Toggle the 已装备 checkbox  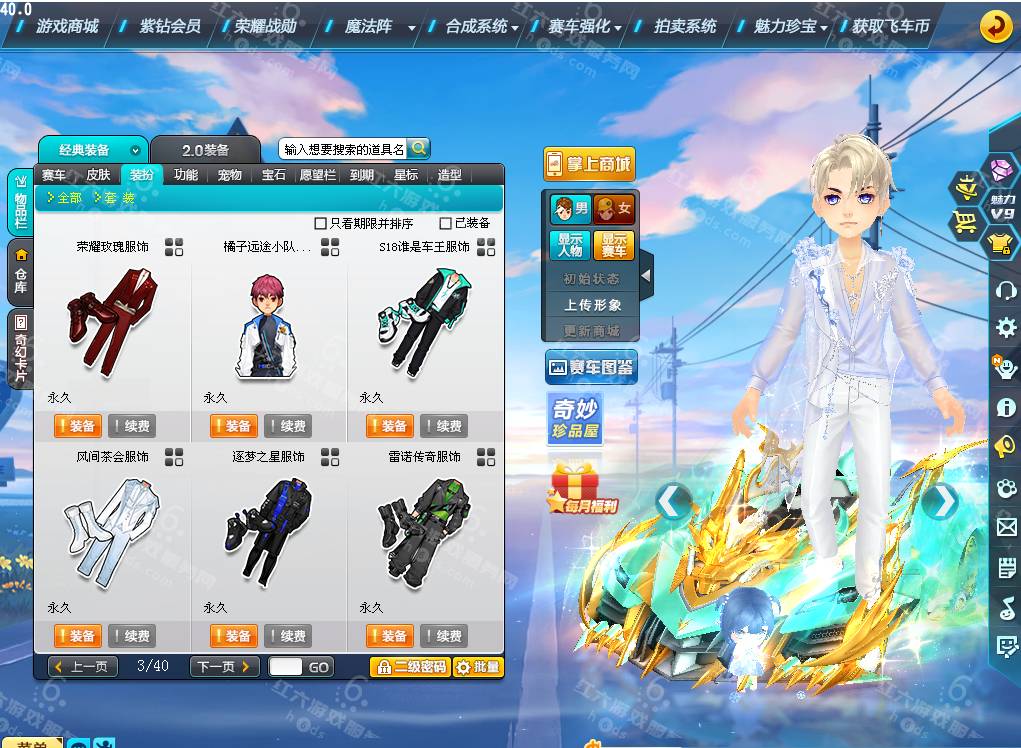point(446,224)
